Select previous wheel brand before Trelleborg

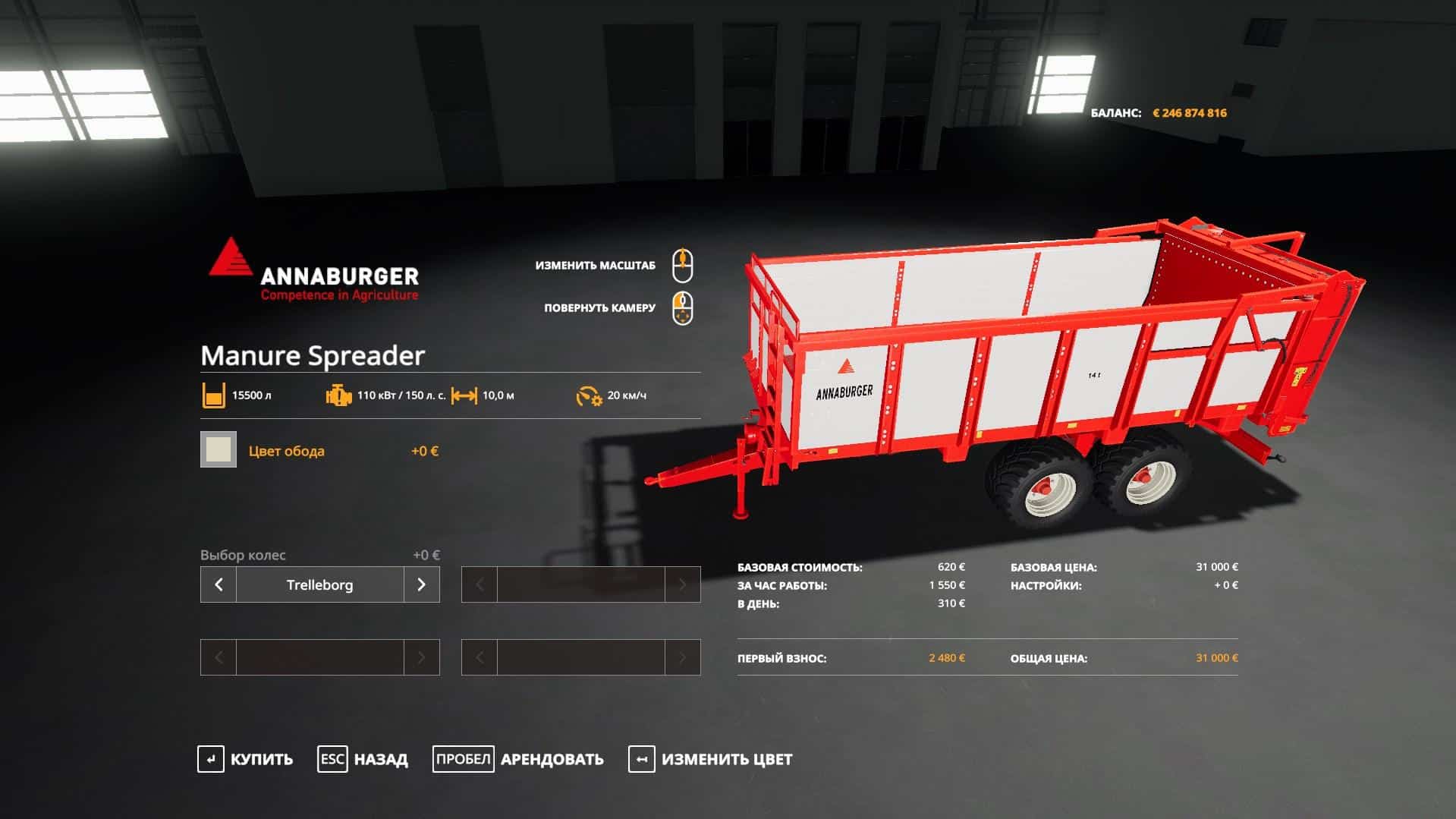219,584
